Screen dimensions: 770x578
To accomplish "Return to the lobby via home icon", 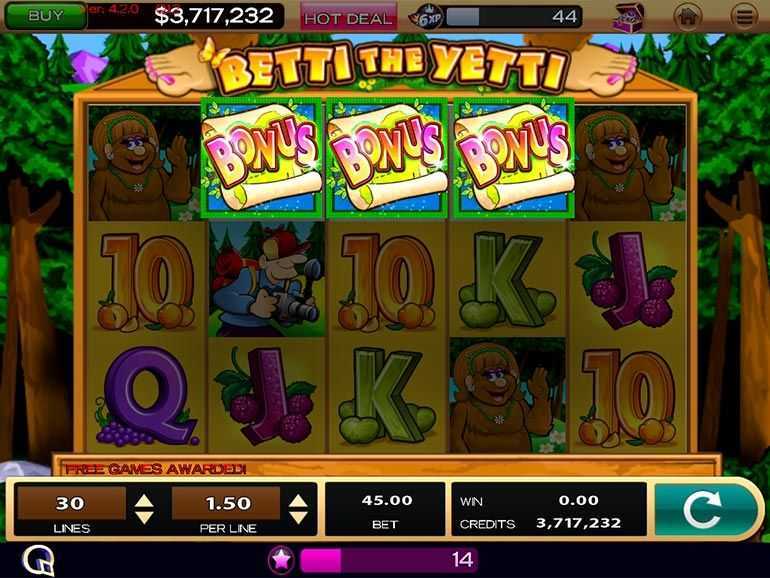I will click(x=688, y=16).
